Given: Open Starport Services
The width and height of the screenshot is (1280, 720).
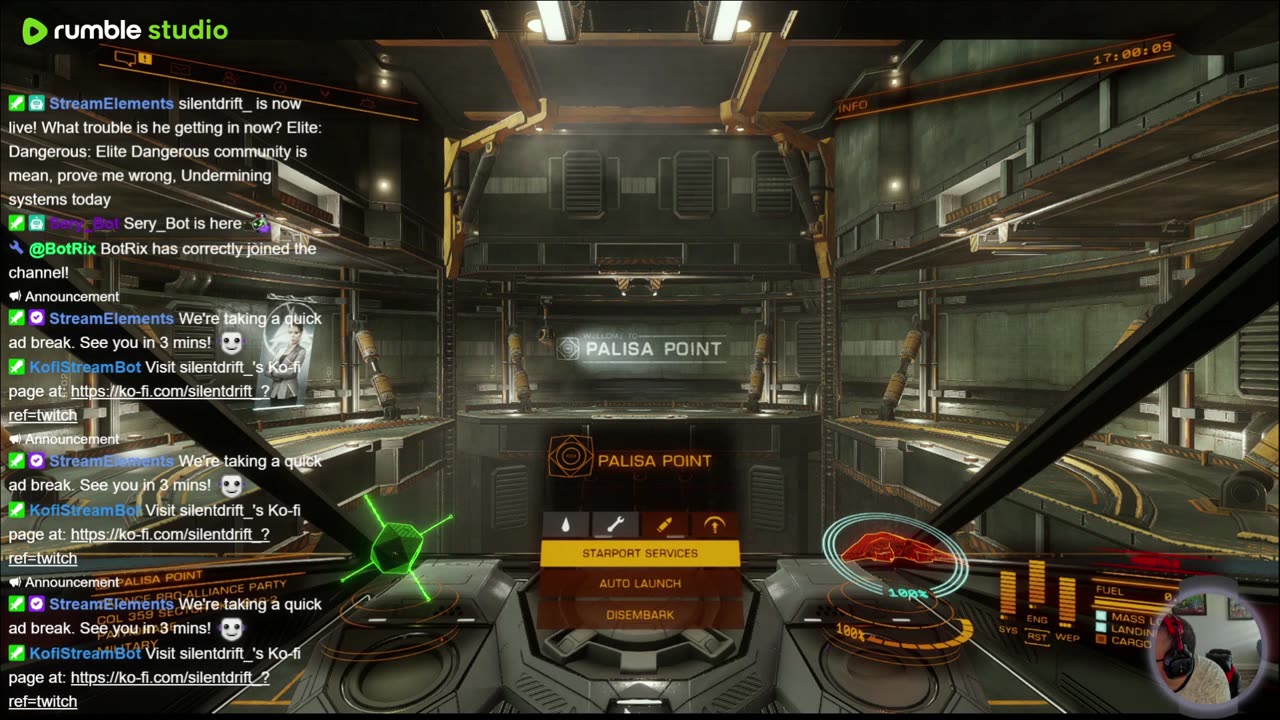Looking at the screenshot, I should 640,553.
